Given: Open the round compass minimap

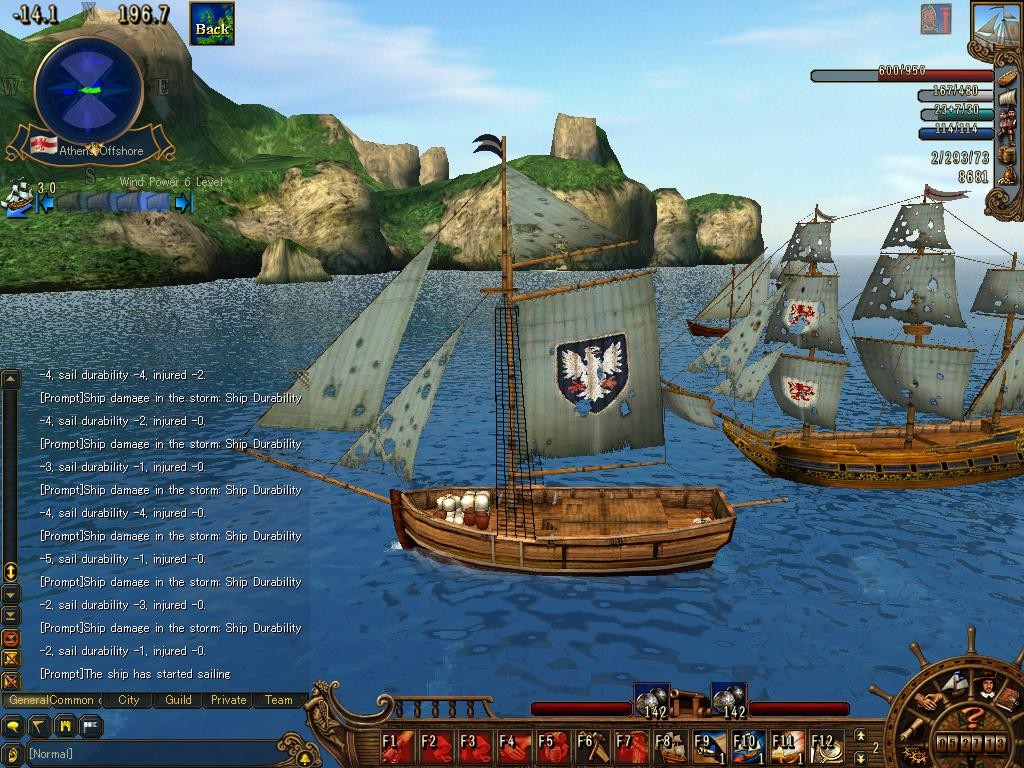Looking at the screenshot, I should click(88, 90).
